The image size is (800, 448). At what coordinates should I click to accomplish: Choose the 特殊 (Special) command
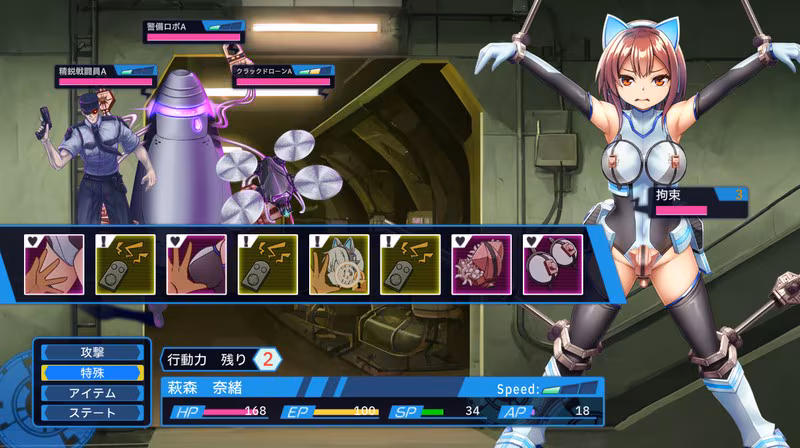91,372
